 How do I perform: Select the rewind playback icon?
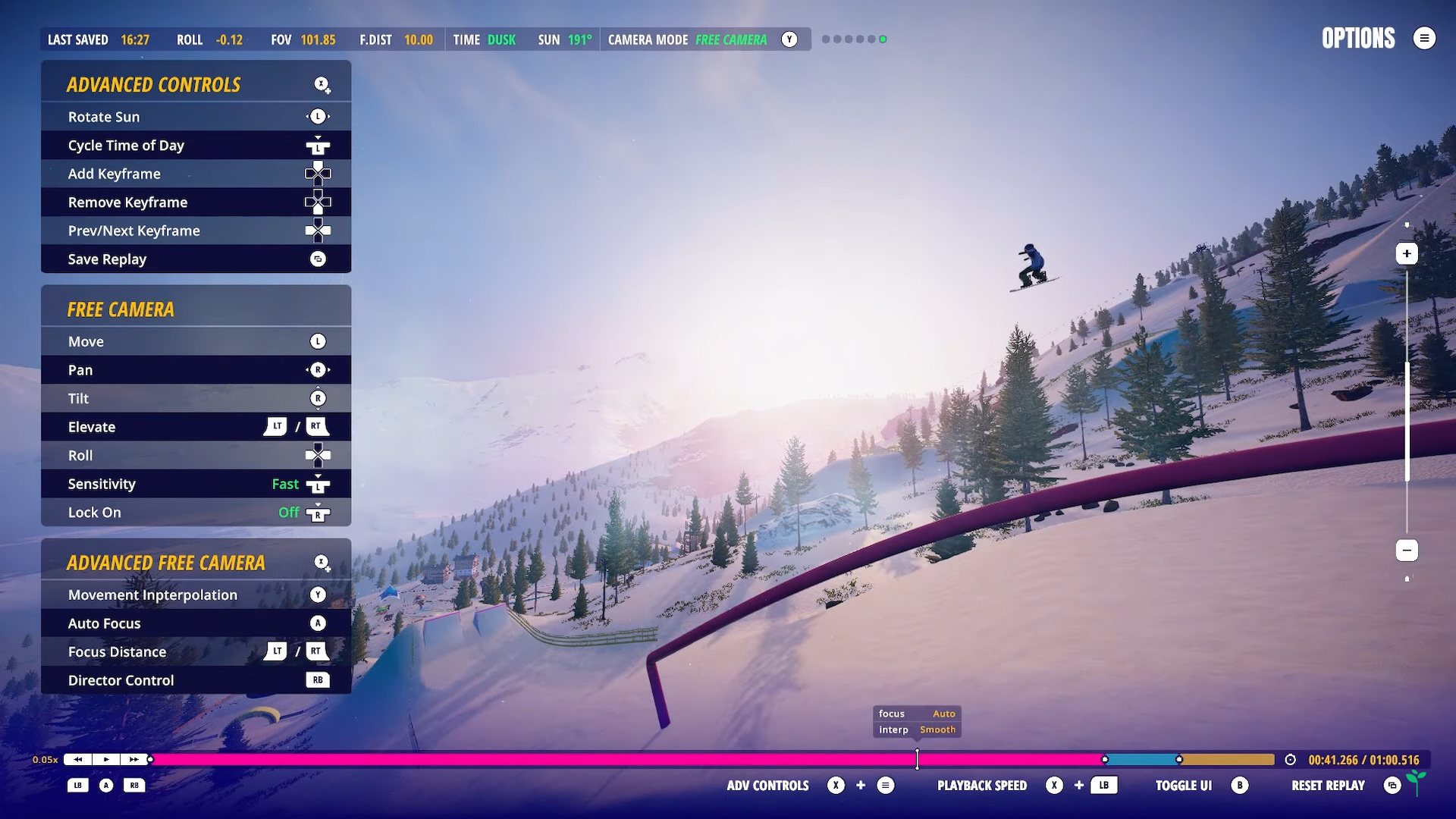(77, 759)
